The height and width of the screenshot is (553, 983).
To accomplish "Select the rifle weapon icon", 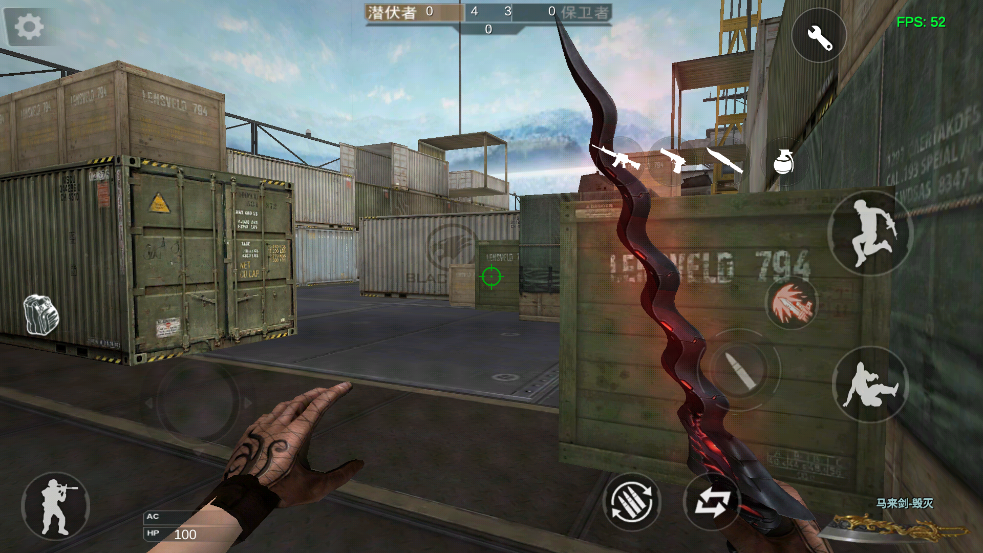I will click(614, 156).
